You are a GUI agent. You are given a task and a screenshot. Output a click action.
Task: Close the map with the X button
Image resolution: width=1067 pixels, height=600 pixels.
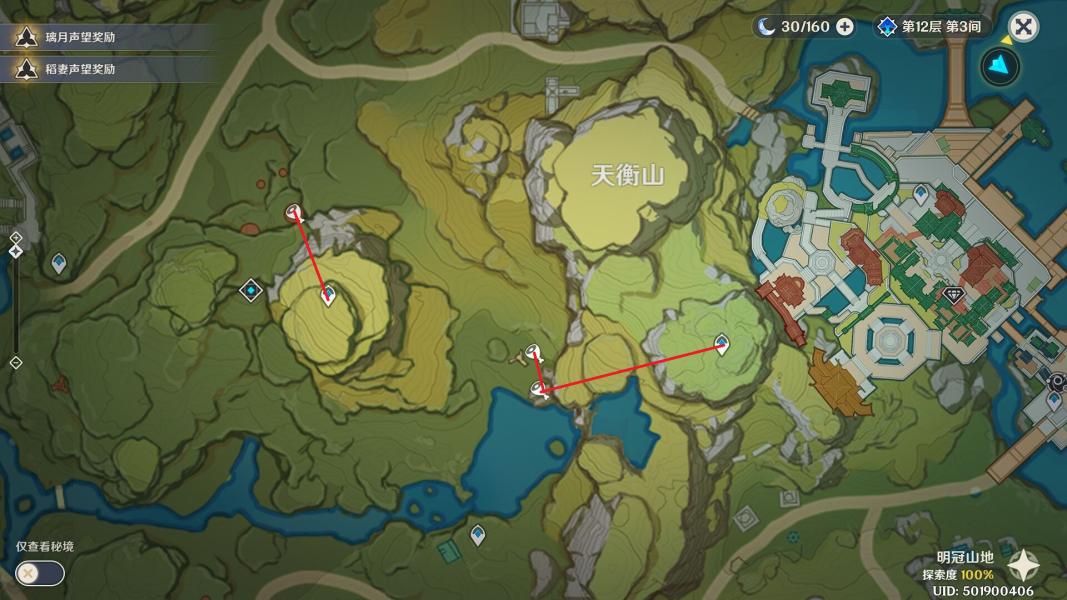click(1023, 27)
